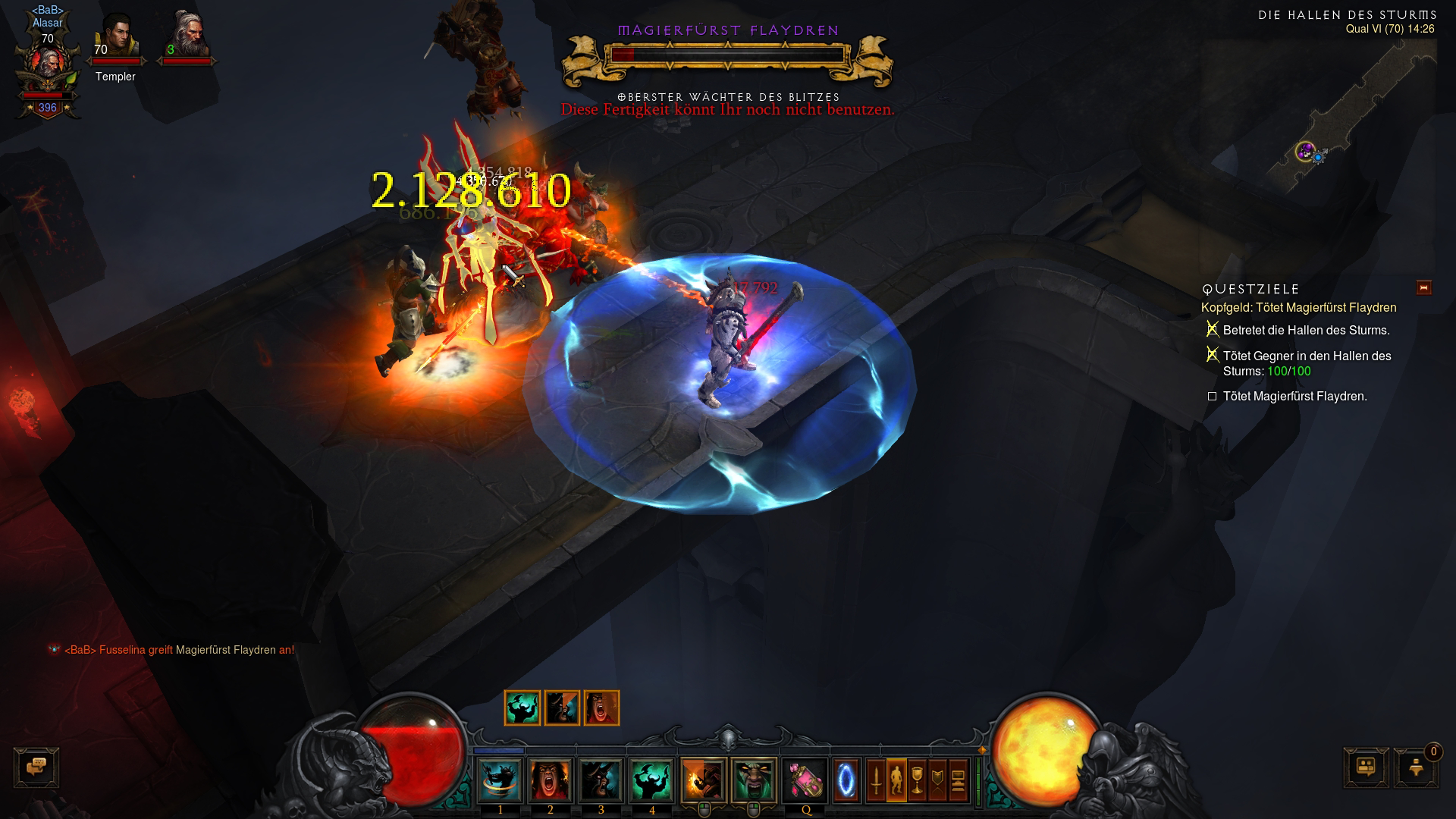Open the blue town portal
Screen dimensions: 1456x819
846,780
